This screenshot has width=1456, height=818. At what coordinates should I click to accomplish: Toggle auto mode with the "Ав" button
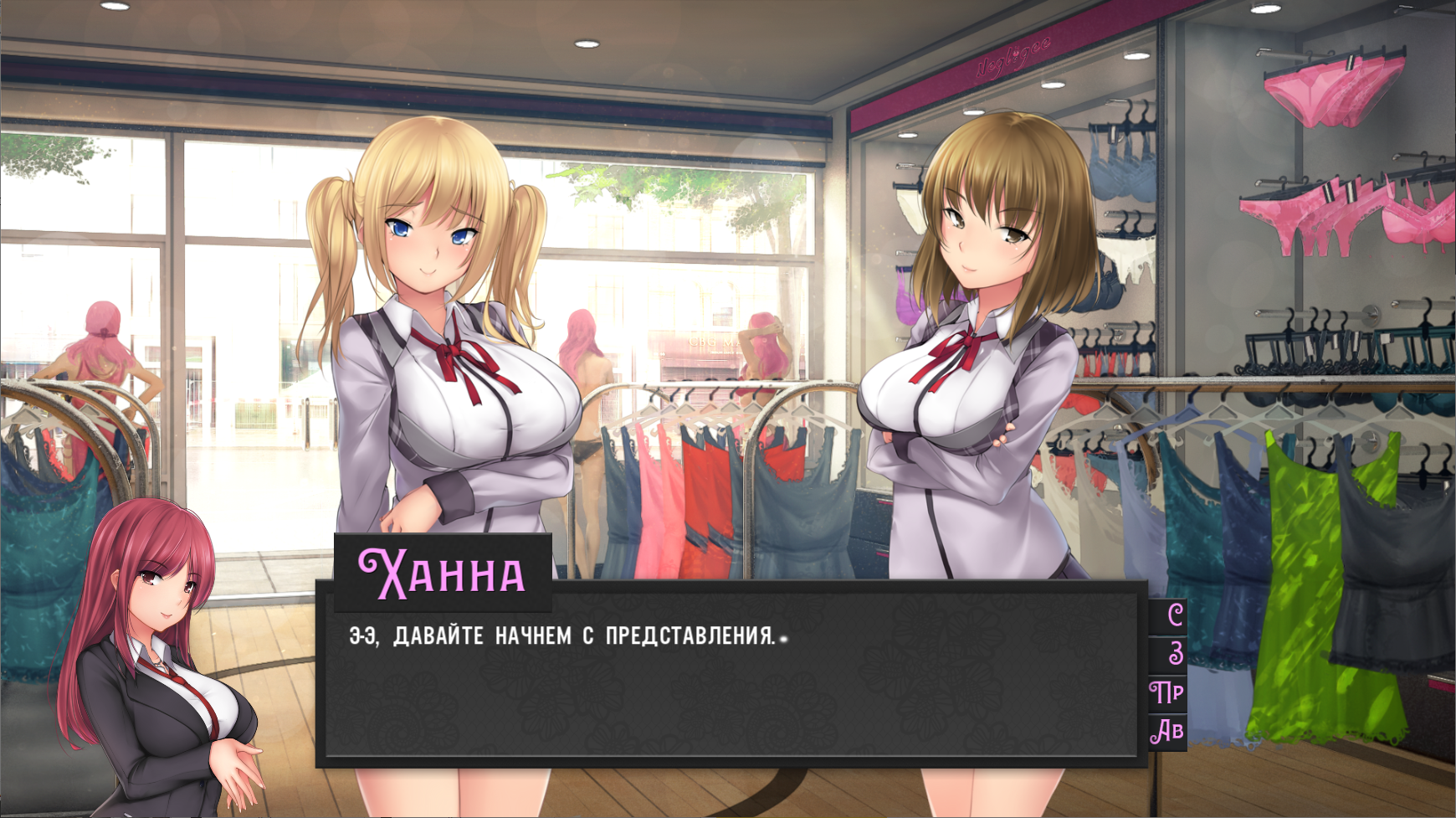[x=1168, y=731]
